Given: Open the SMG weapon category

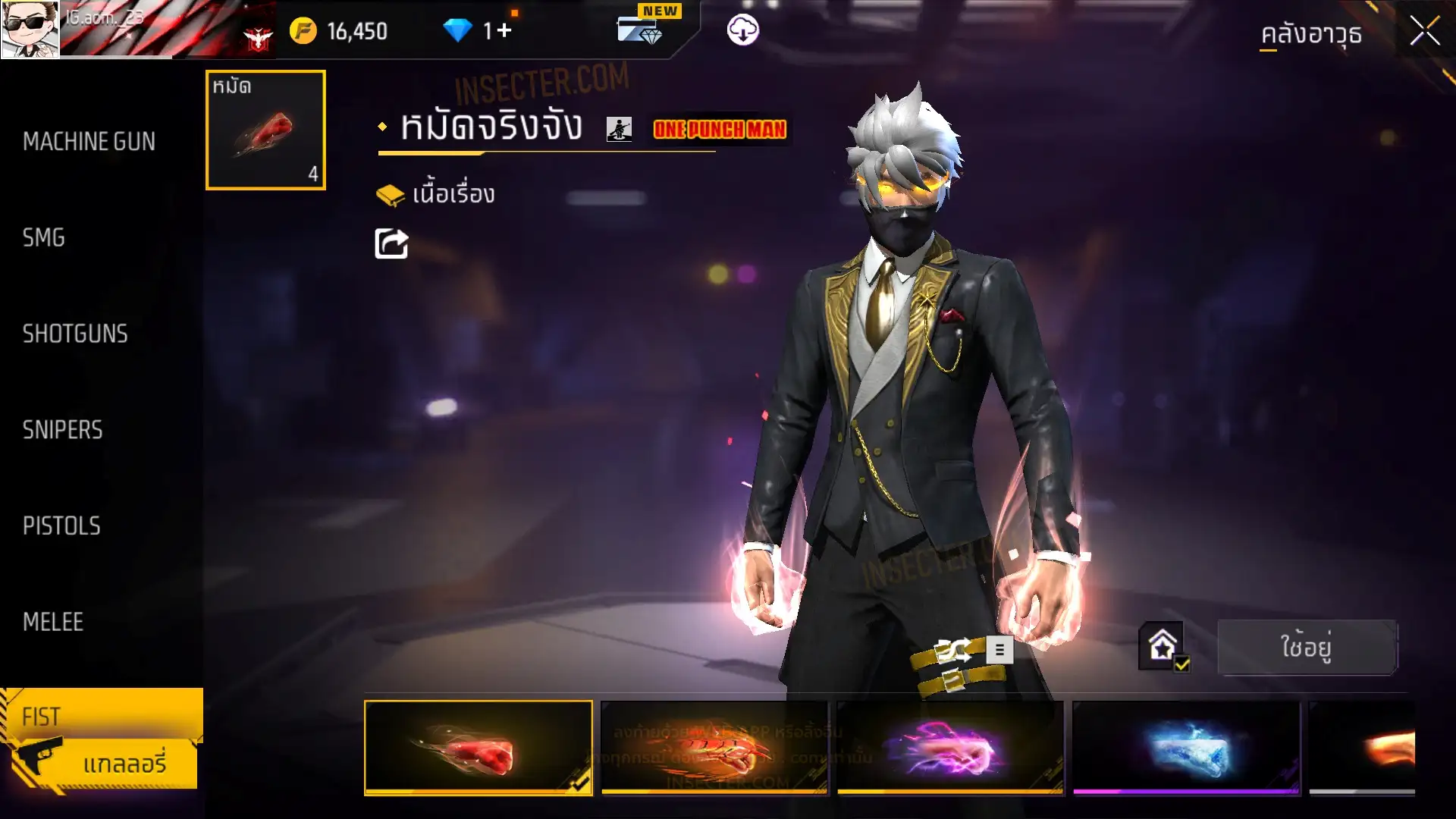Looking at the screenshot, I should [x=44, y=238].
